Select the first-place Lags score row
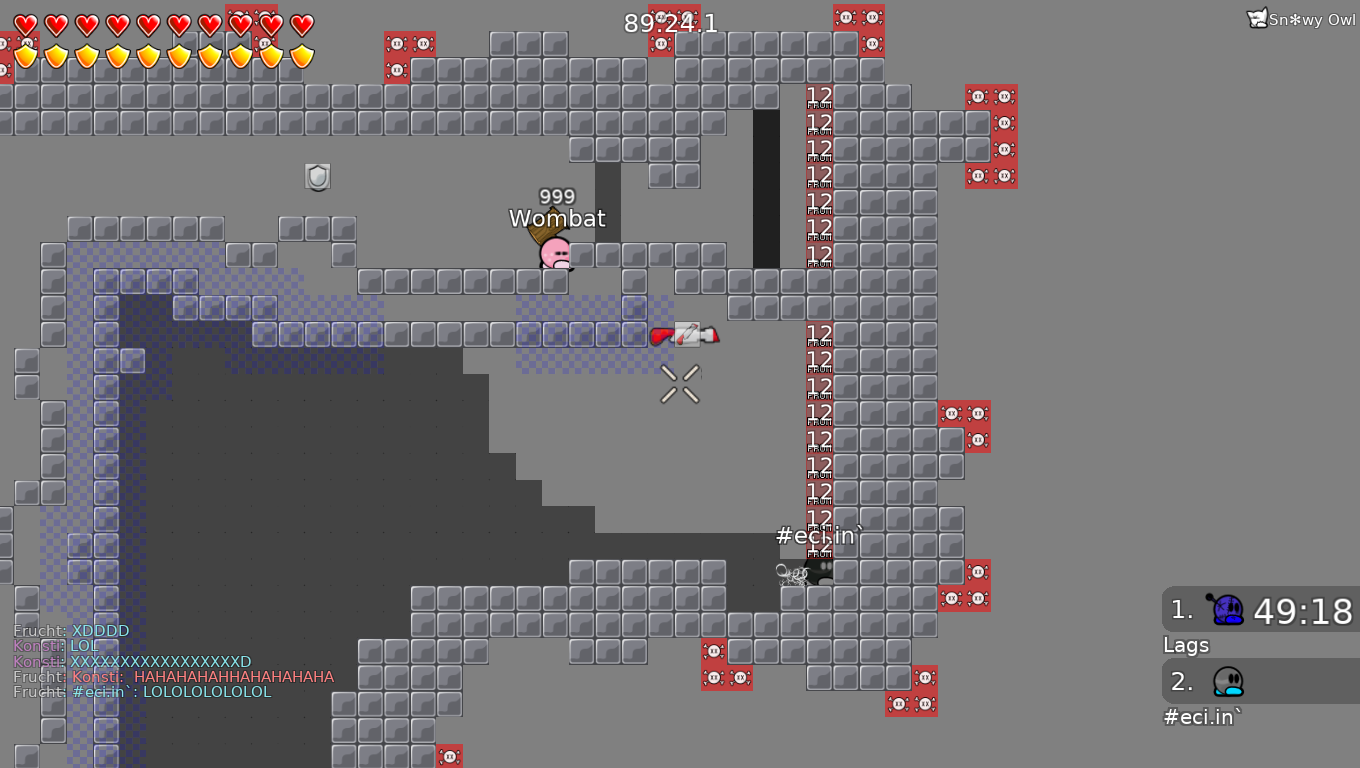The width and height of the screenshot is (1360, 768). coord(1262,610)
